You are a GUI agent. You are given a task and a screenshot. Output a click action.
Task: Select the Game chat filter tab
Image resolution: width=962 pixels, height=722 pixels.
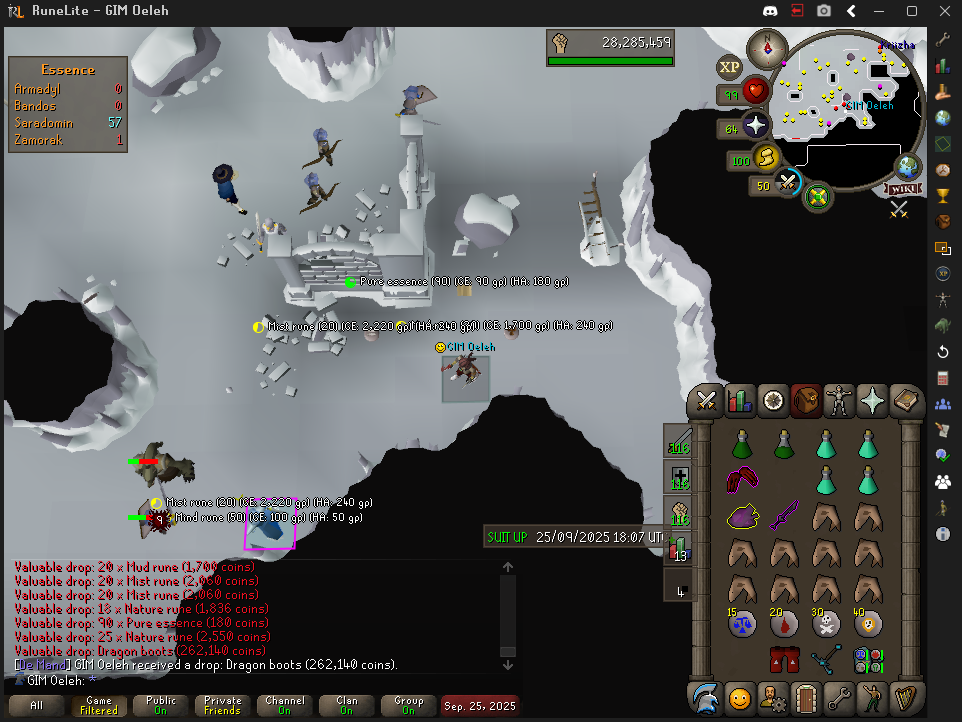pos(99,705)
